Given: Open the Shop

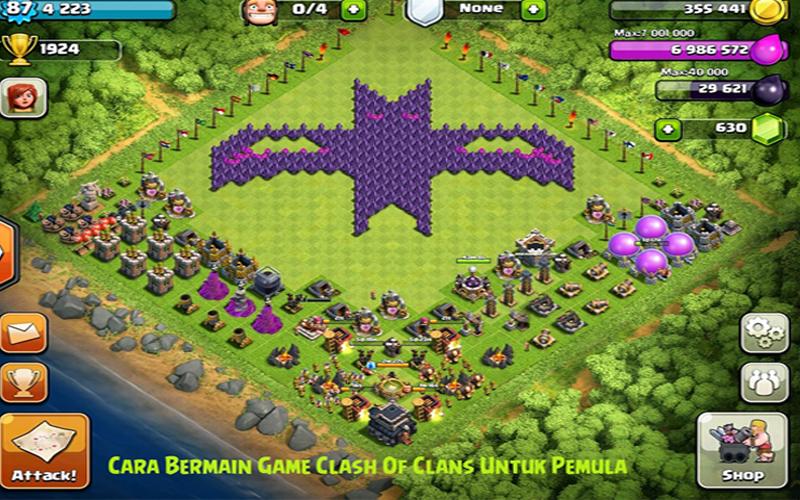Looking at the screenshot, I should pyautogui.click(x=745, y=451).
